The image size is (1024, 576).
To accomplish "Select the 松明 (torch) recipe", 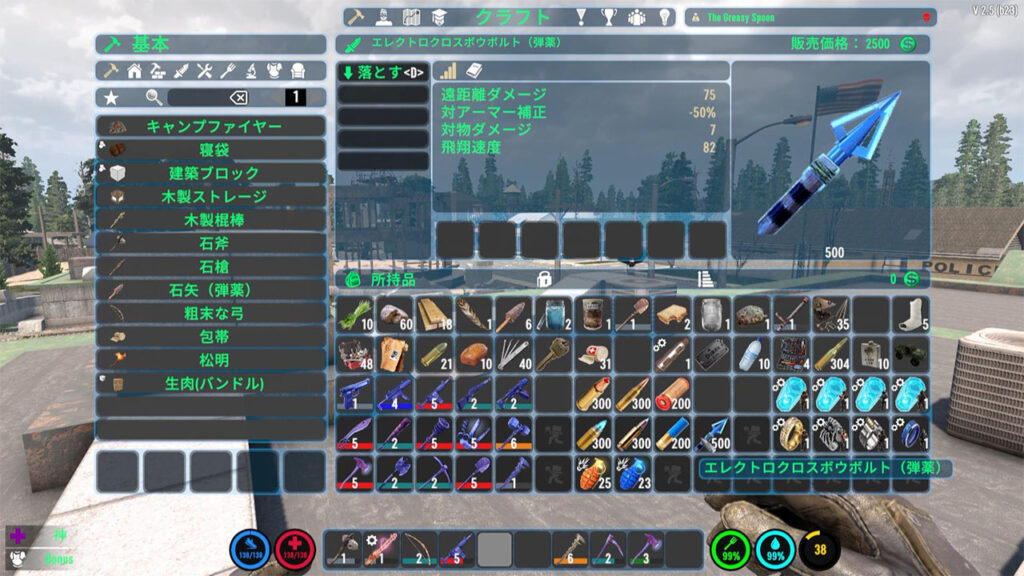I will 211,360.
